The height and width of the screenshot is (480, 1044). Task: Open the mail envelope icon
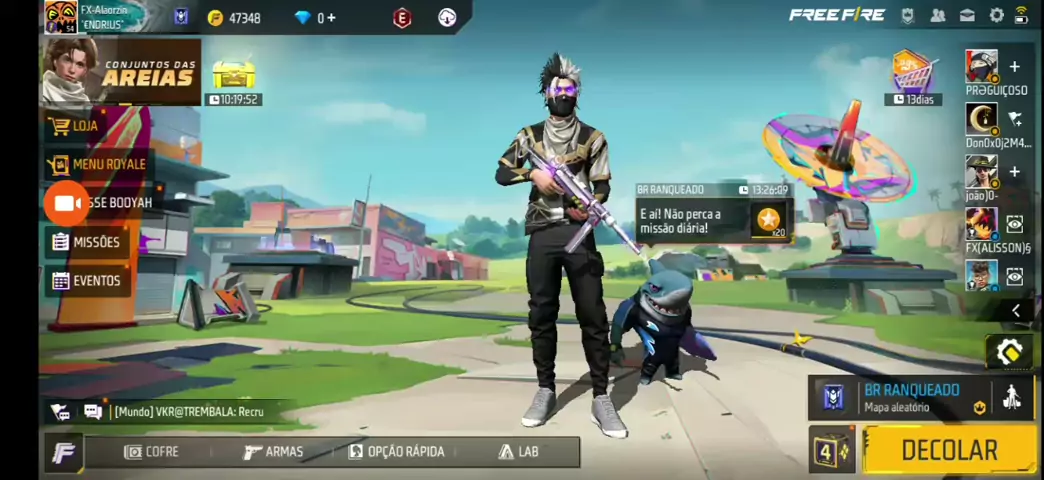click(967, 15)
